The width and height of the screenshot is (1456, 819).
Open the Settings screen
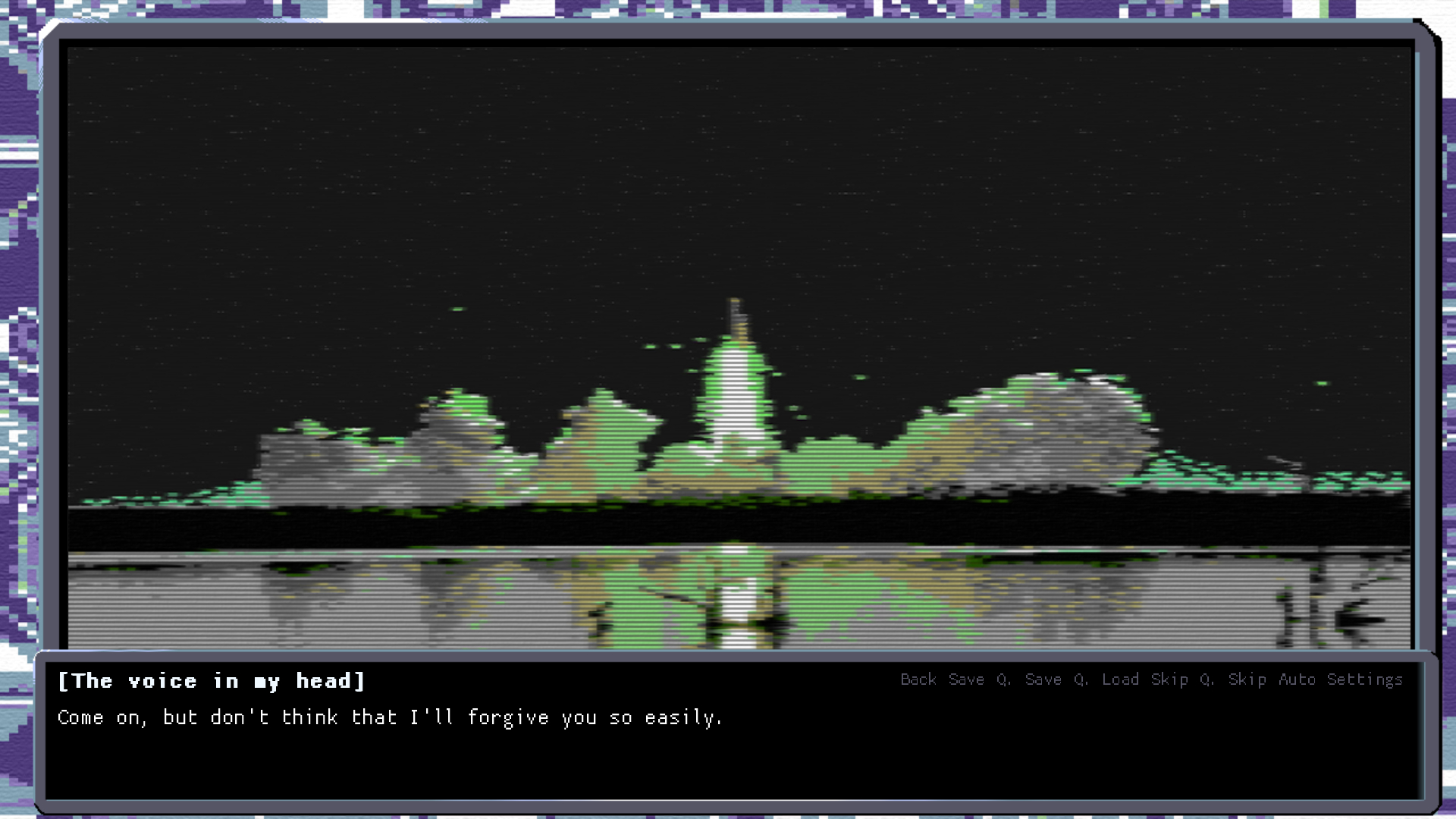pos(1365,680)
